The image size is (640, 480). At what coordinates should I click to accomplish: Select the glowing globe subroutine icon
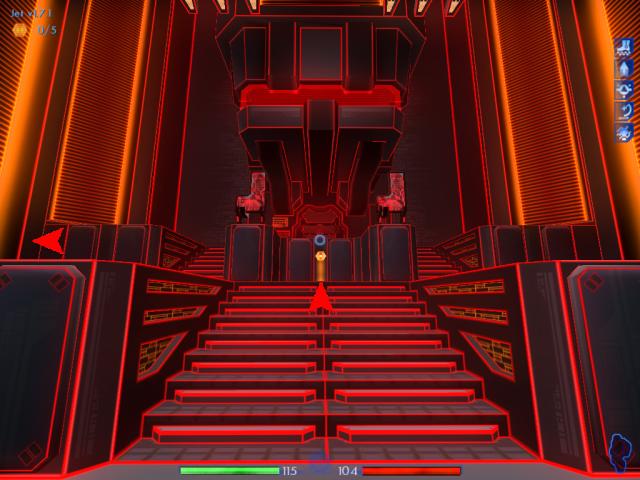[624, 132]
